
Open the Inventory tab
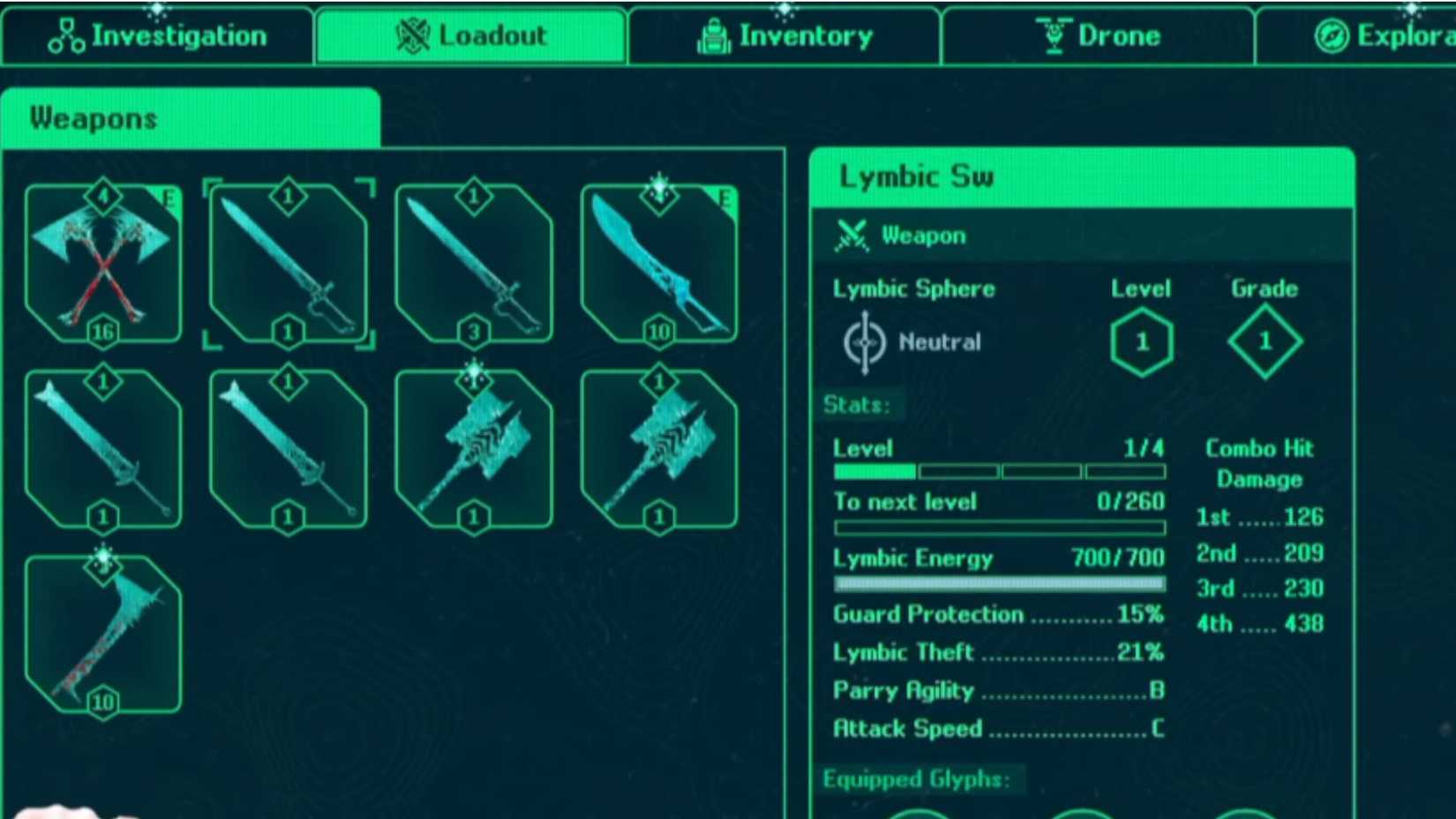[x=784, y=36]
